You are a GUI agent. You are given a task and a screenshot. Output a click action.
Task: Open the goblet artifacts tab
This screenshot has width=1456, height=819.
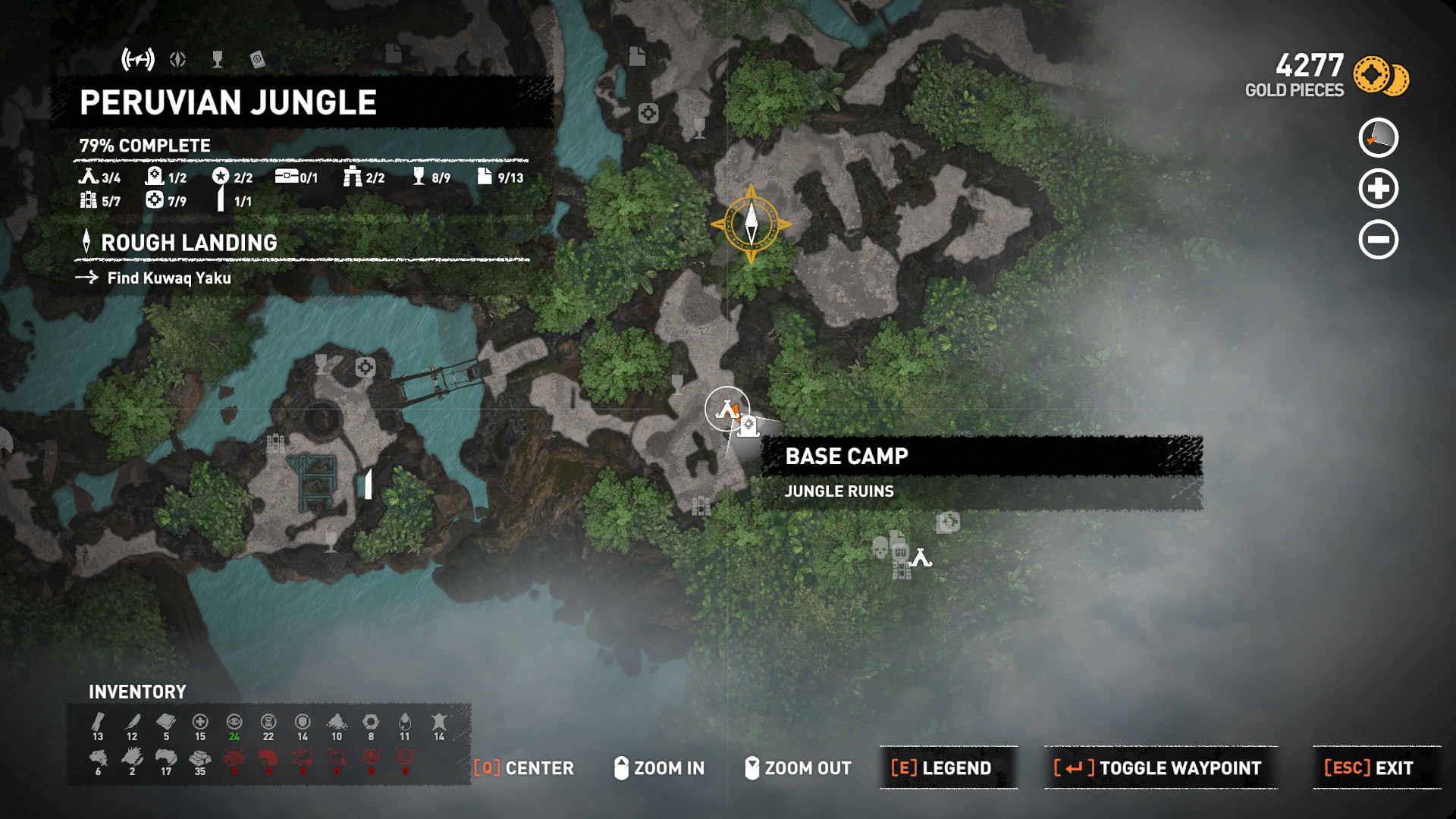tap(218, 59)
